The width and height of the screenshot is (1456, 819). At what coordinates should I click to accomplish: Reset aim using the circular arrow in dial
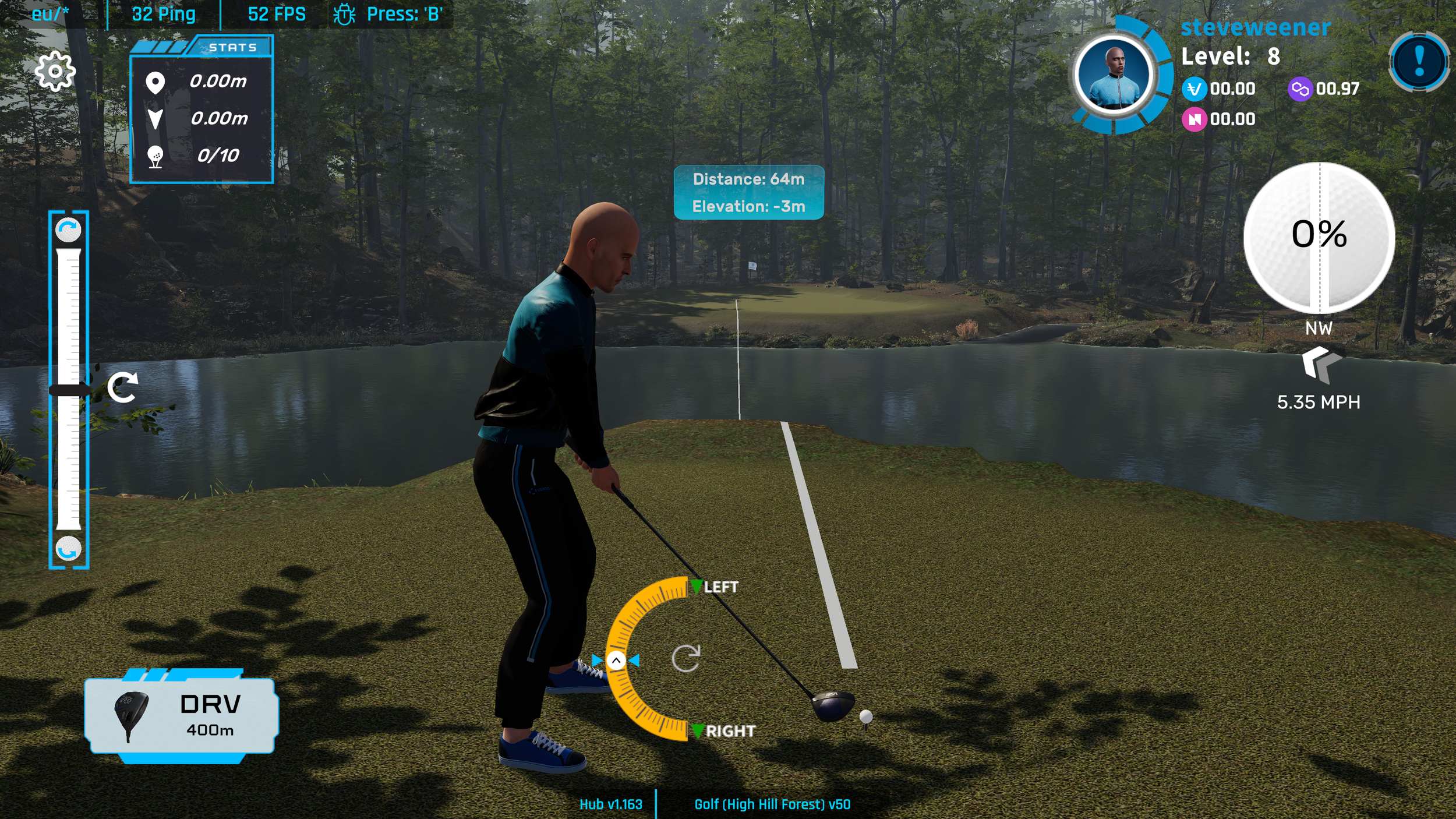685,659
